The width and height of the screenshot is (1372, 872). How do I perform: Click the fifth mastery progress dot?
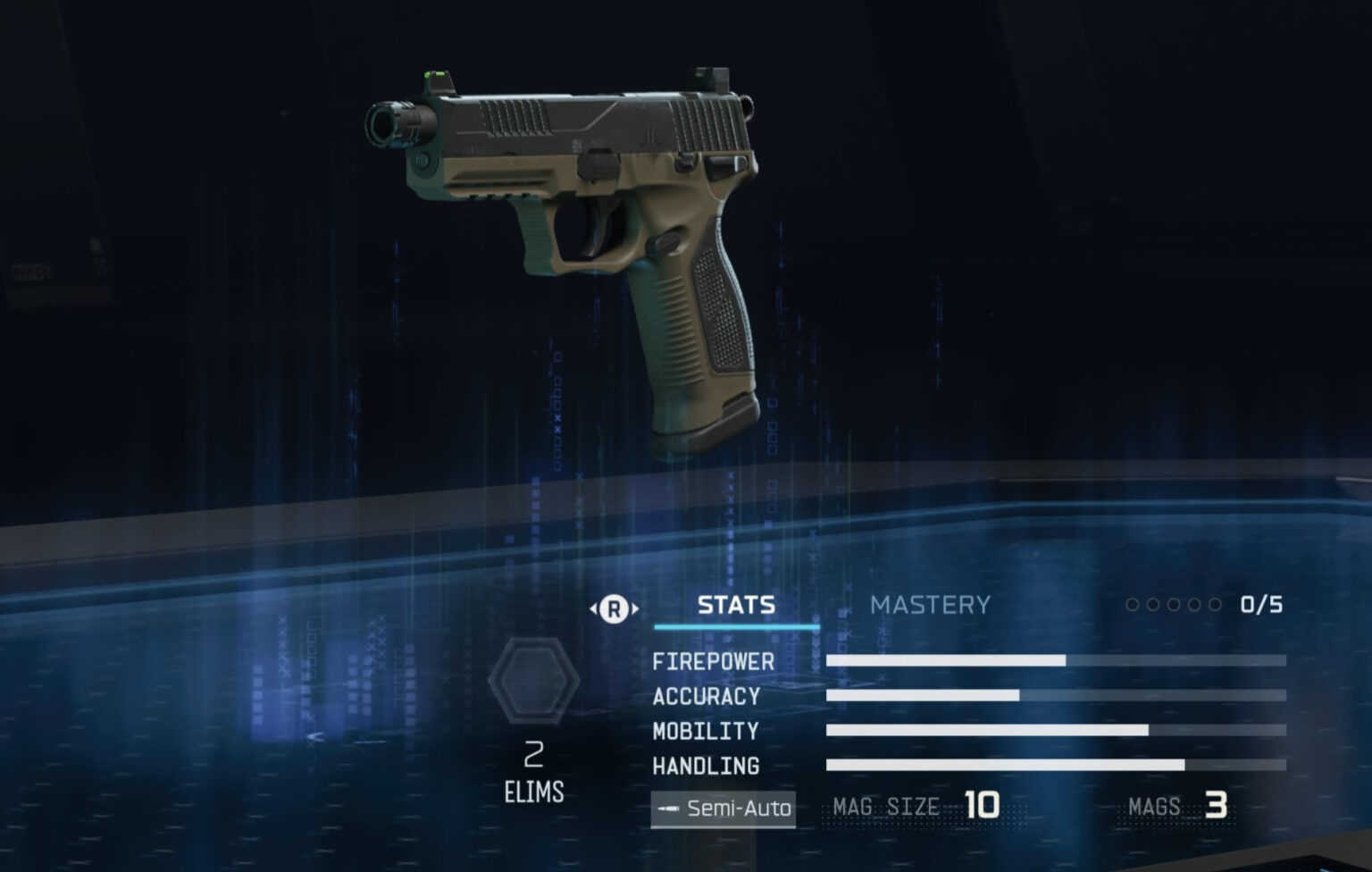tap(1215, 605)
